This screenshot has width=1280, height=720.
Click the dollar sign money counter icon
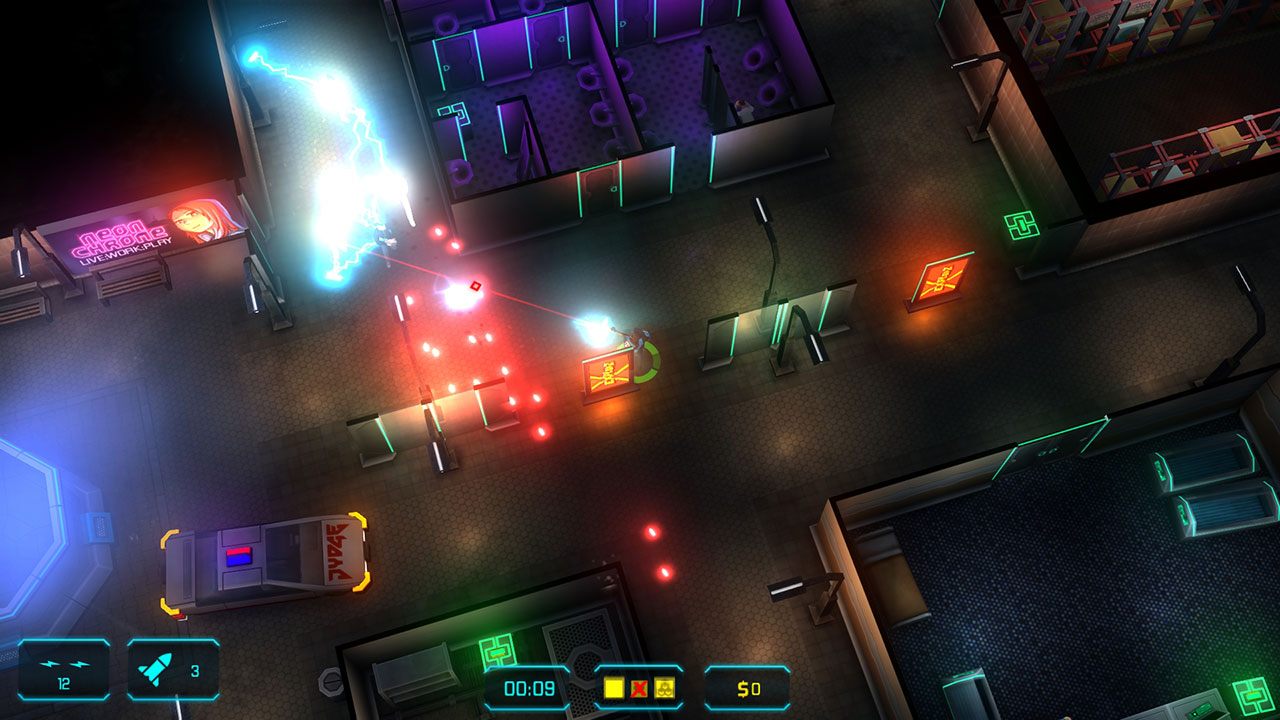745,687
